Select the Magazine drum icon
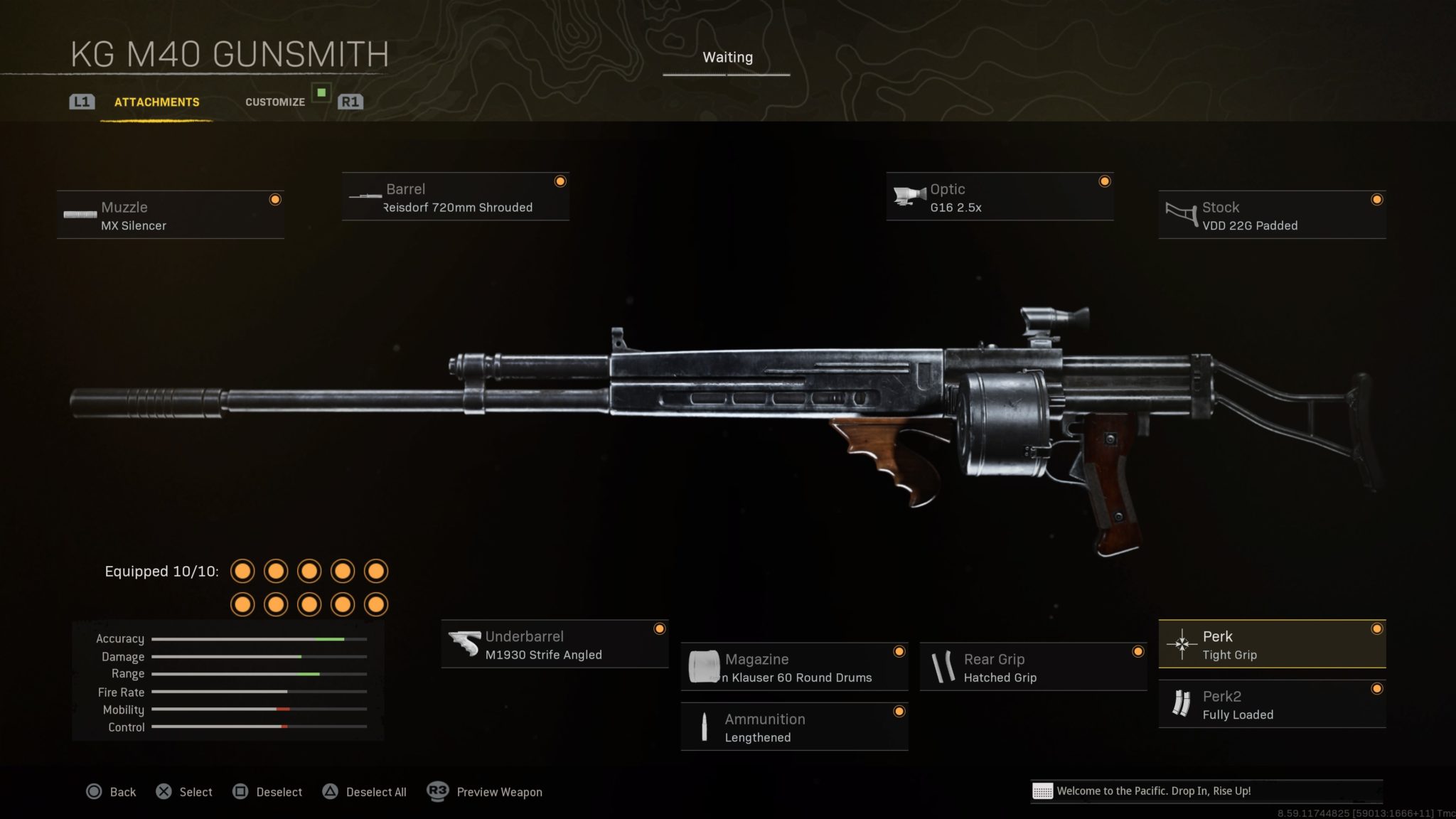 [705, 665]
